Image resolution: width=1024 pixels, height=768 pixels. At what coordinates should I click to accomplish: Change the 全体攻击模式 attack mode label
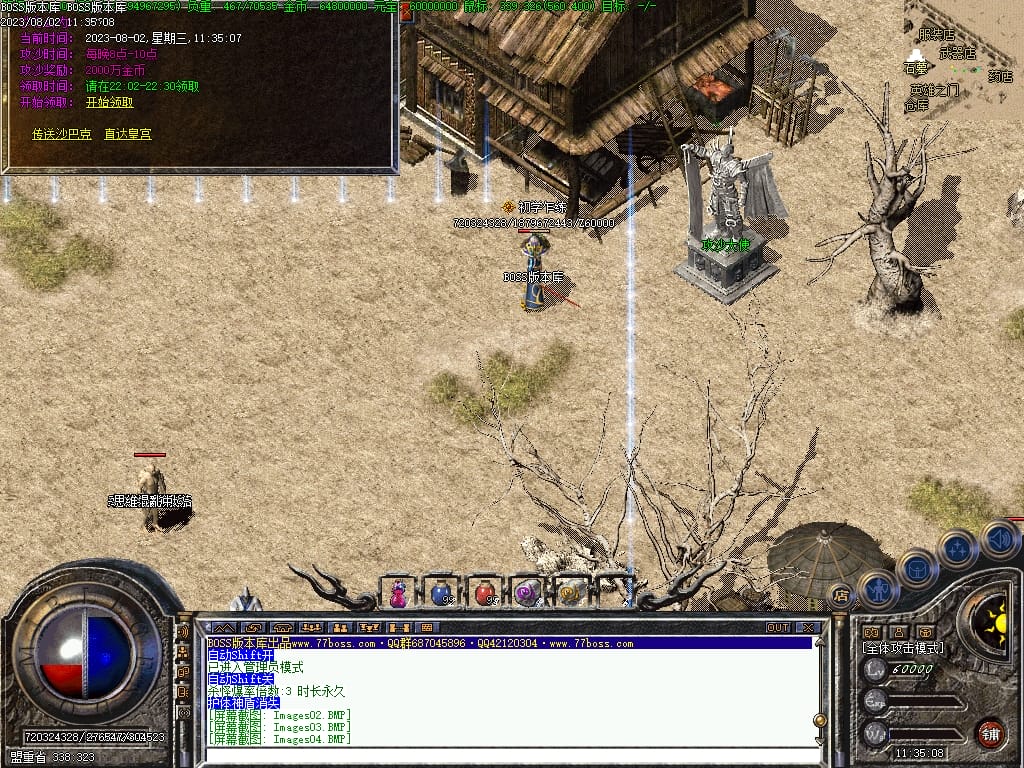[903, 648]
